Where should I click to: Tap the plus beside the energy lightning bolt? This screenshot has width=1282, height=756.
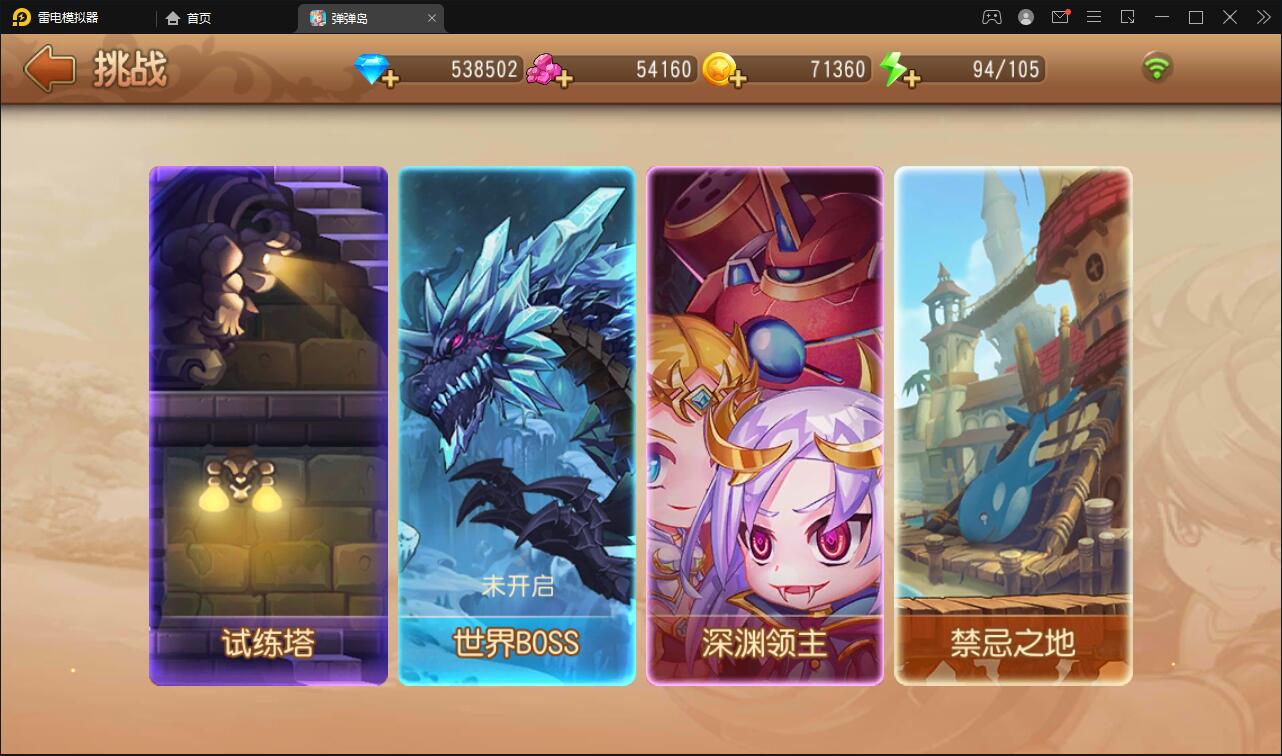pos(914,78)
